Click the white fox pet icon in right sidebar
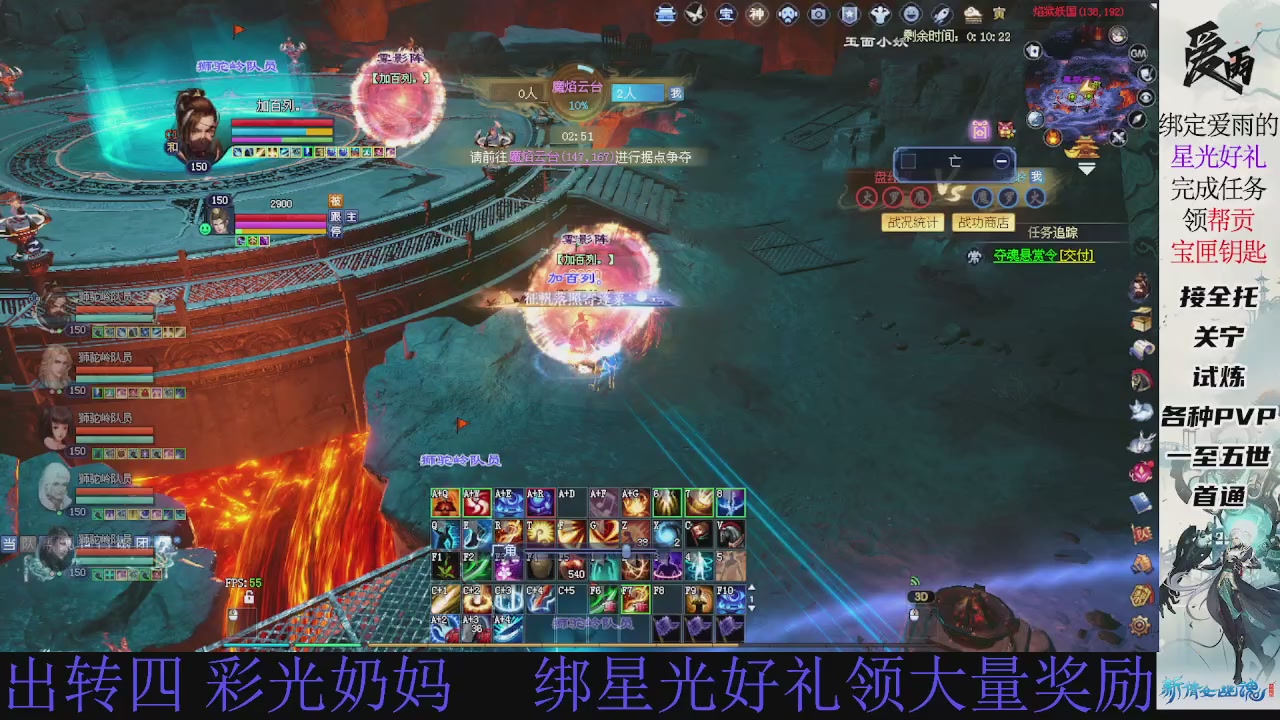 [1141, 412]
